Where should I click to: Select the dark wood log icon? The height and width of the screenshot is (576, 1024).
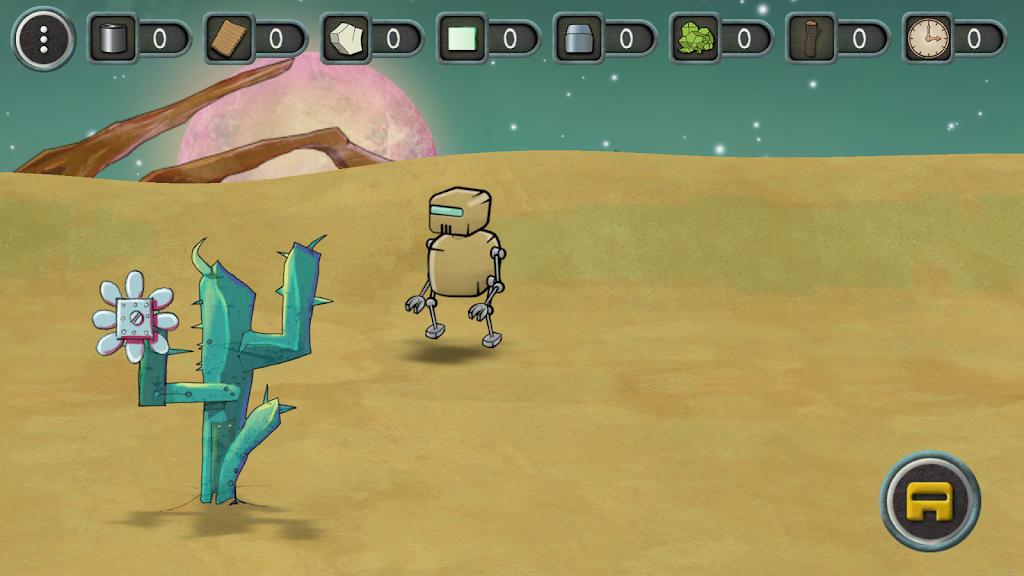811,39
